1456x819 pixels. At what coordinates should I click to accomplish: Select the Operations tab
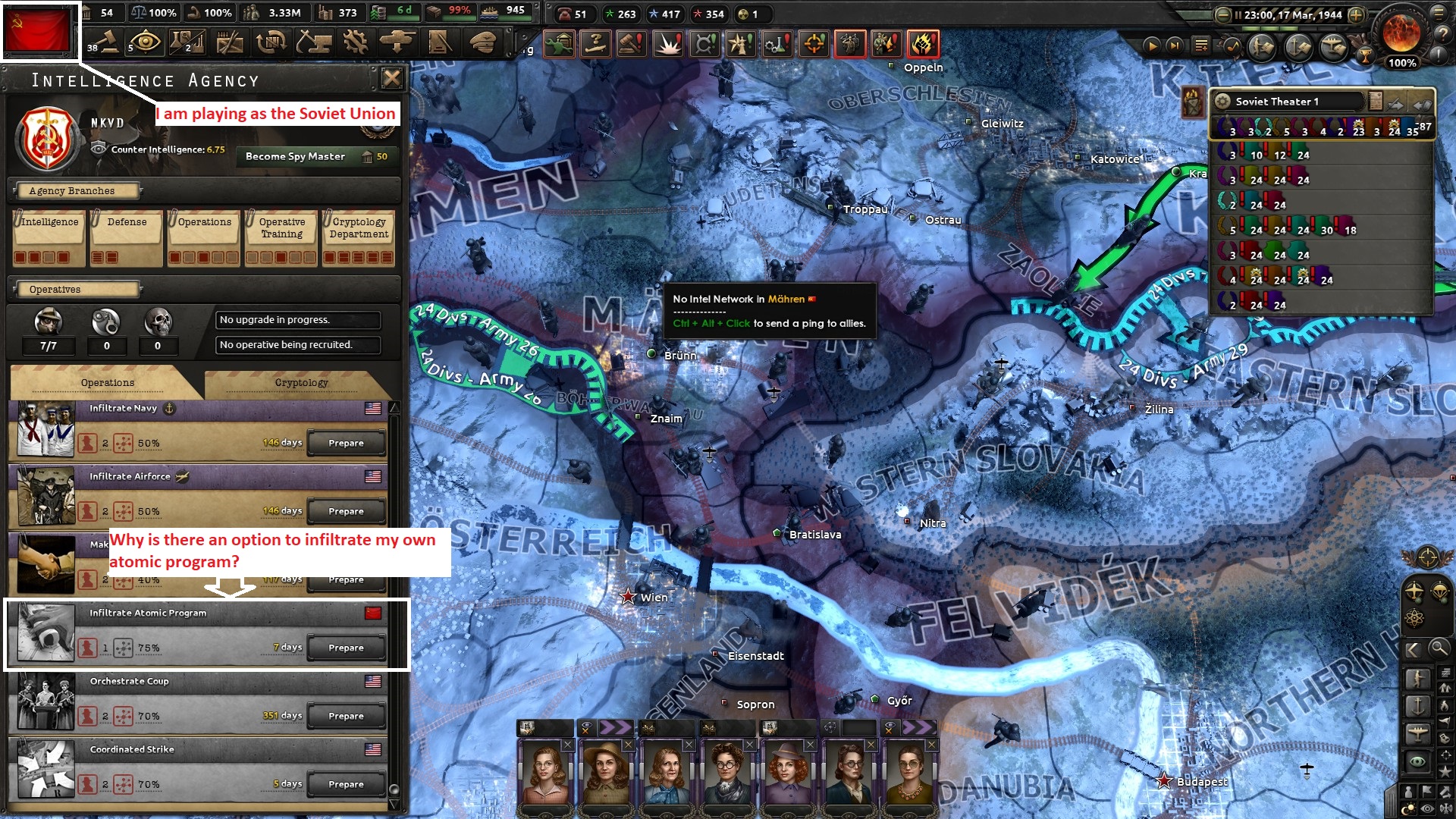tap(106, 382)
